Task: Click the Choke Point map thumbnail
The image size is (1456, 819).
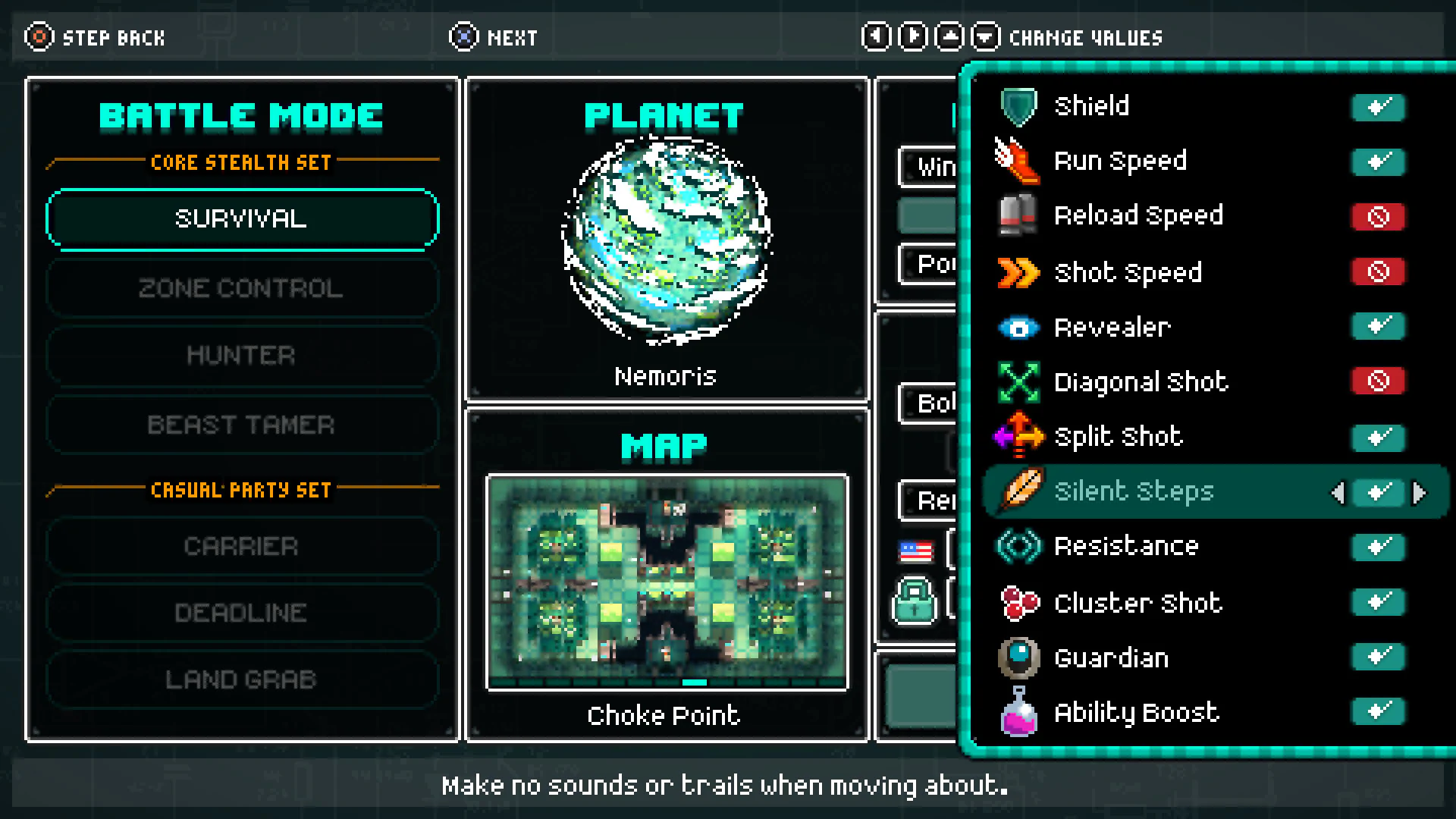Action: pyautogui.click(x=667, y=580)
